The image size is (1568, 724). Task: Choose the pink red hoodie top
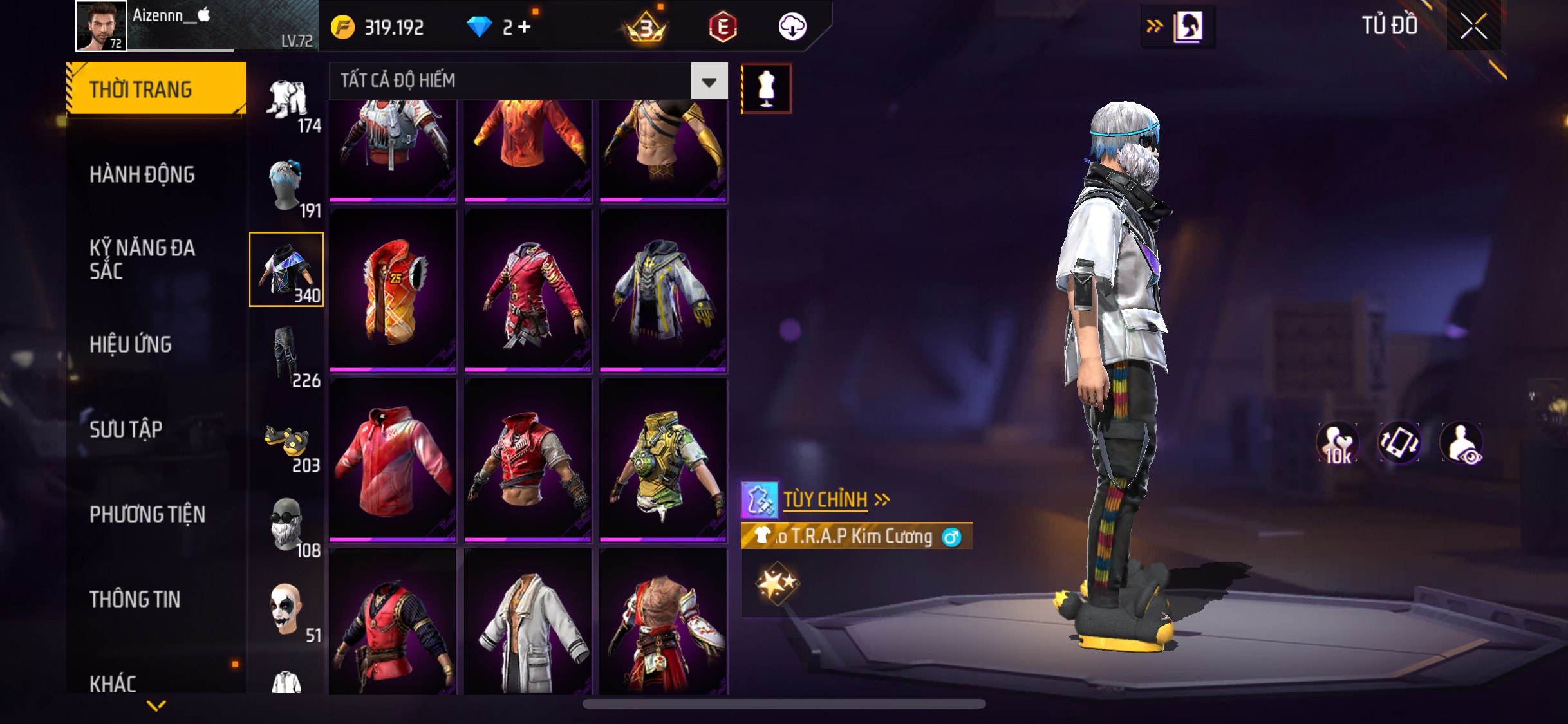[x=393, y=460]
